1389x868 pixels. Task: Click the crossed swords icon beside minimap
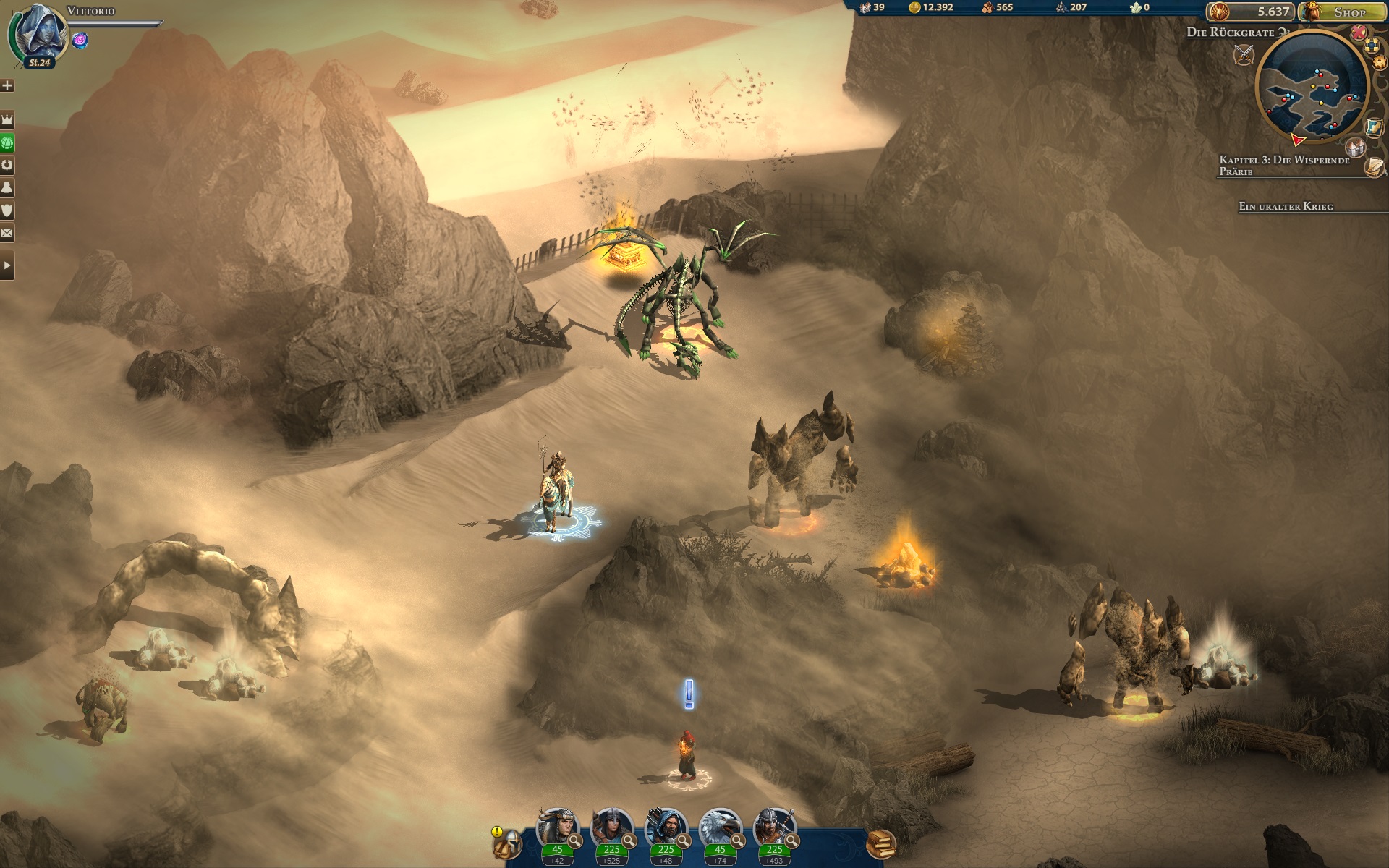point(1244,54)
